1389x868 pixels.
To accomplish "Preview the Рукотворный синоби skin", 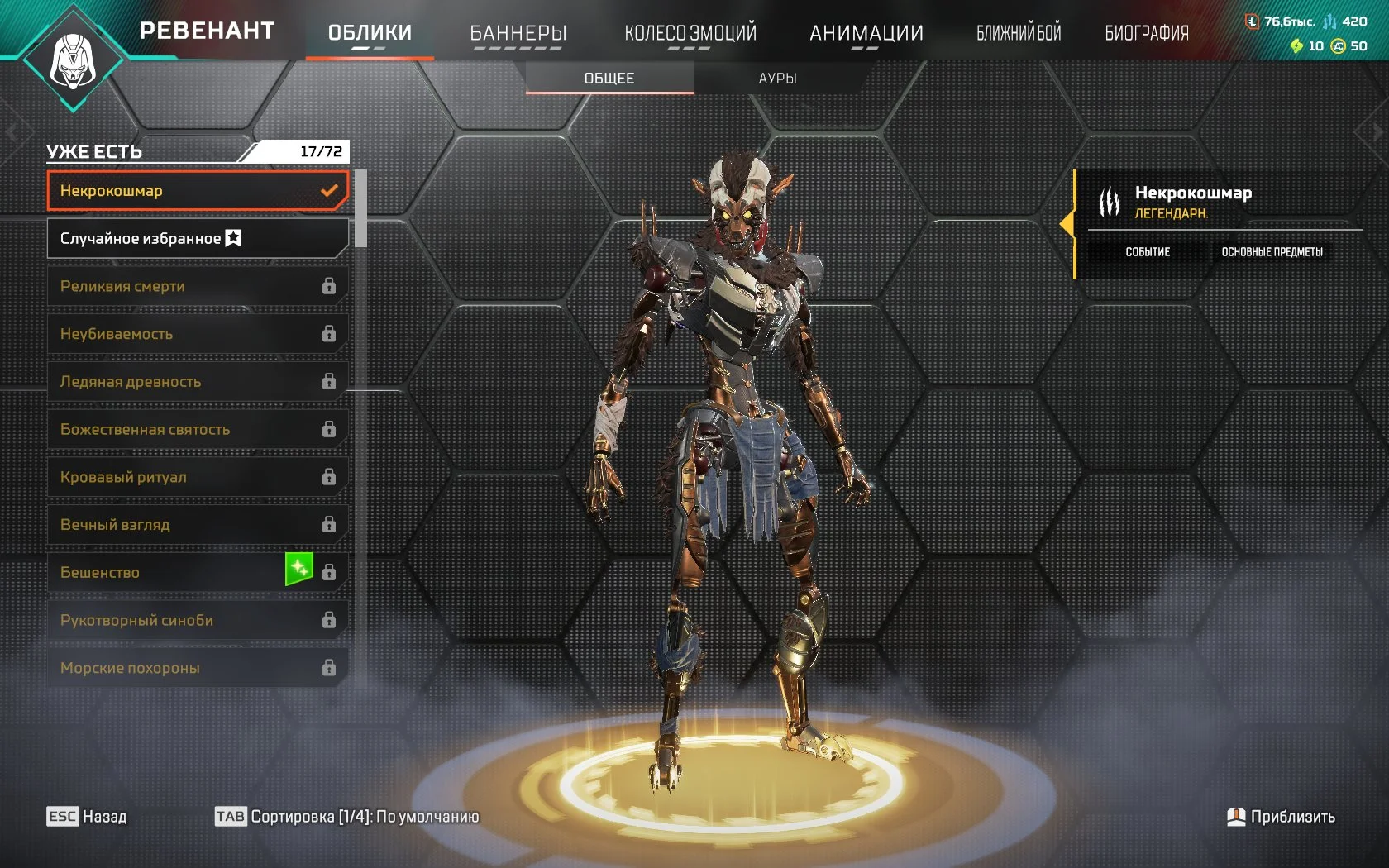I will tap(197, 620).
